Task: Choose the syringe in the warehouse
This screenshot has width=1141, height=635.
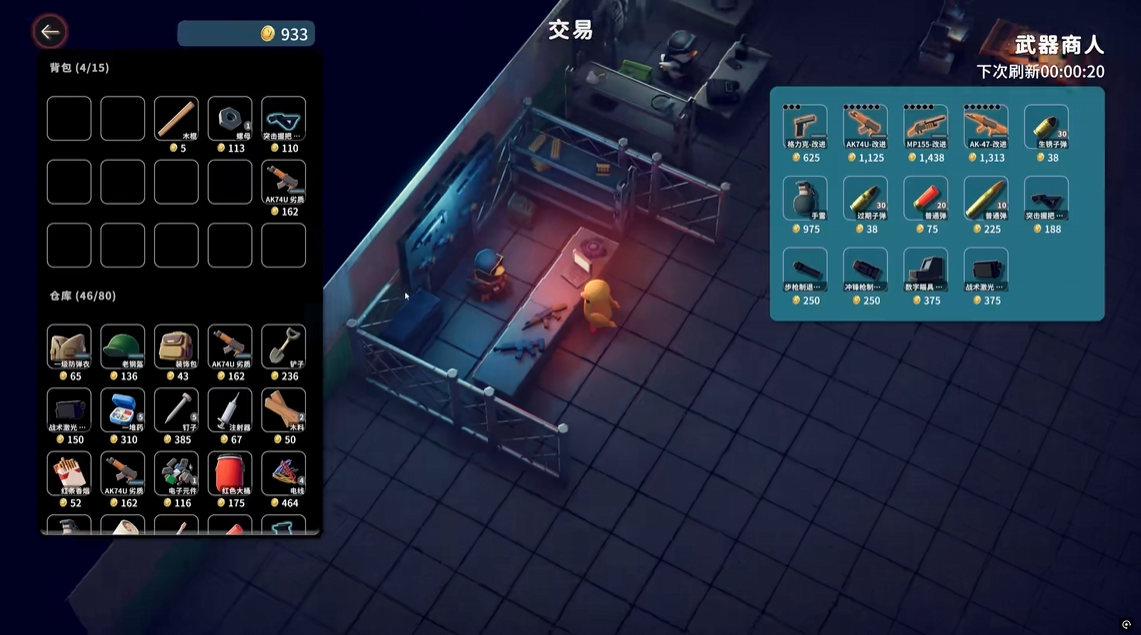Action: tap(230, 410)
